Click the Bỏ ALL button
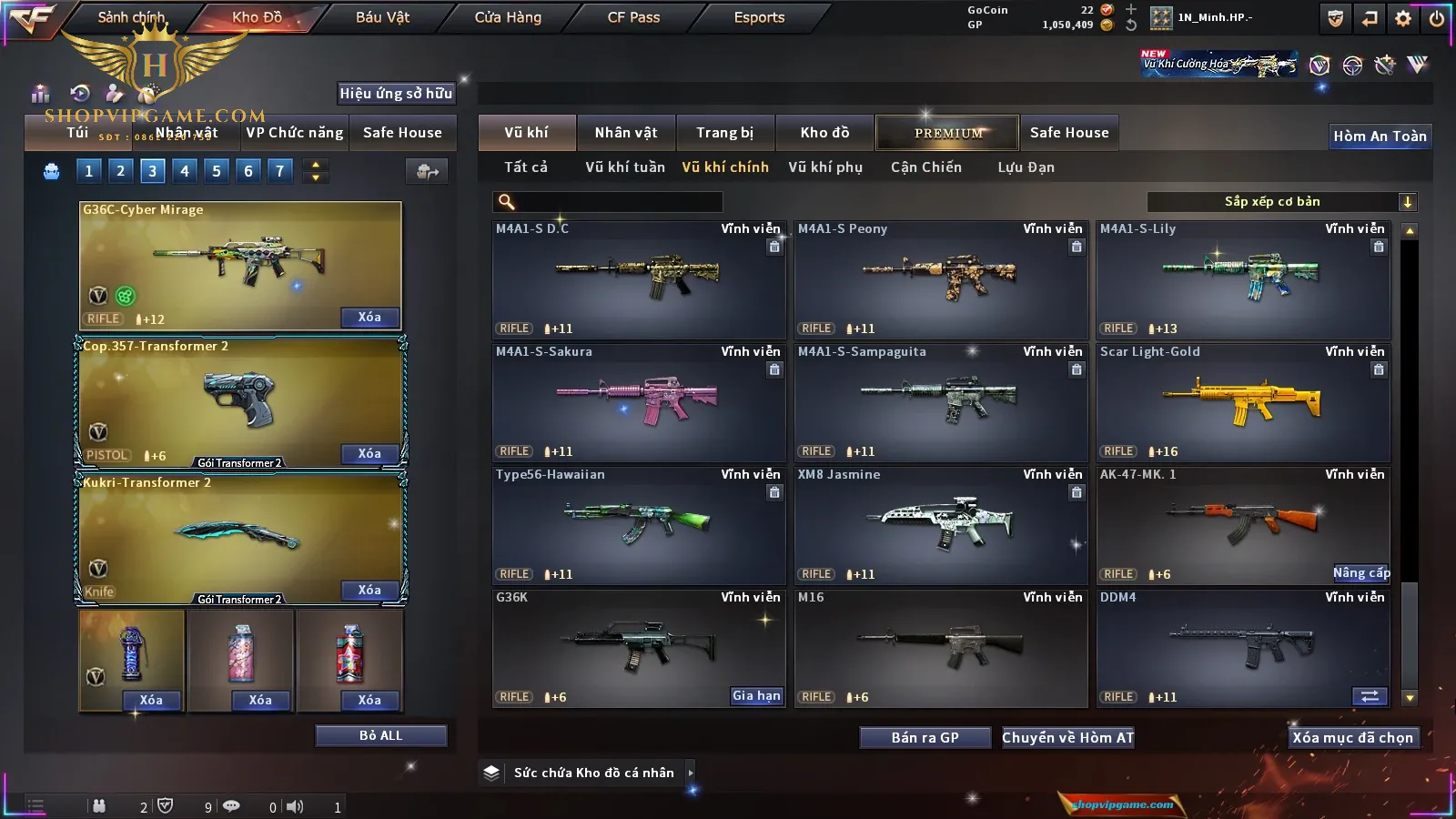Screen dimensions: 1456x819 (380, 735)
